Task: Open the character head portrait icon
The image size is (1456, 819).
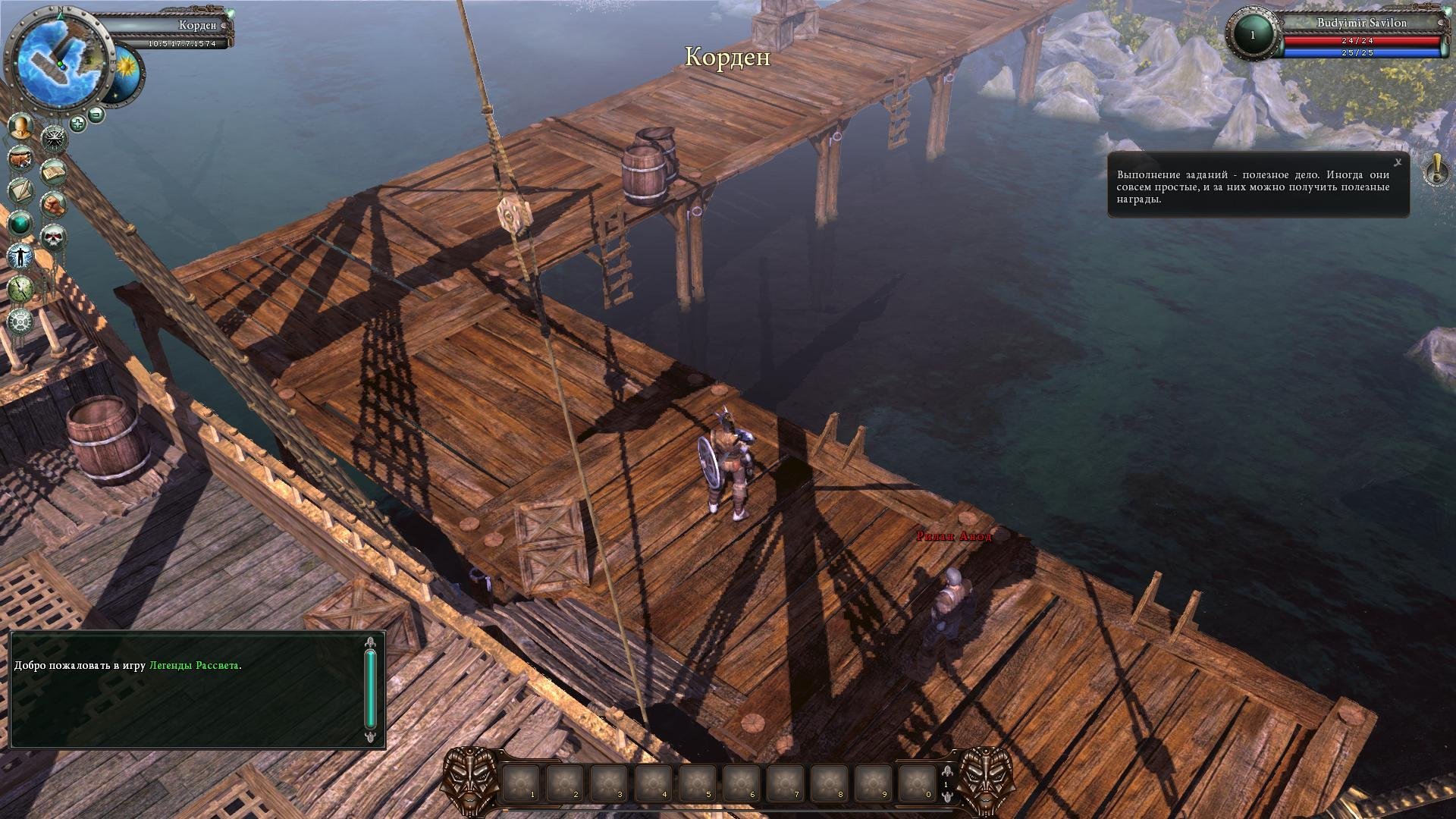Action: coord(21,127)
